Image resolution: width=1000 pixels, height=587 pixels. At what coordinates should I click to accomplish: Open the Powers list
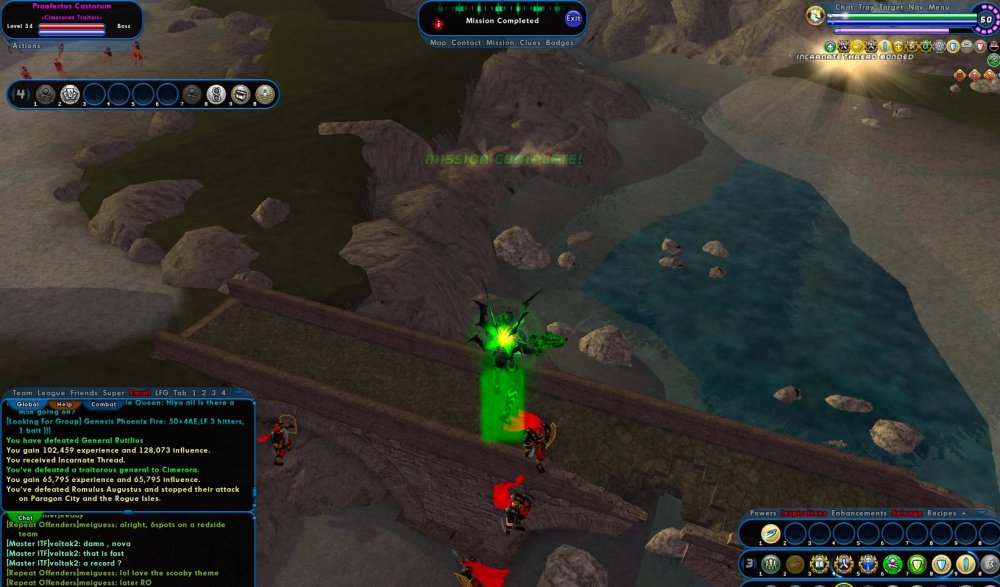tap(763, 513)
